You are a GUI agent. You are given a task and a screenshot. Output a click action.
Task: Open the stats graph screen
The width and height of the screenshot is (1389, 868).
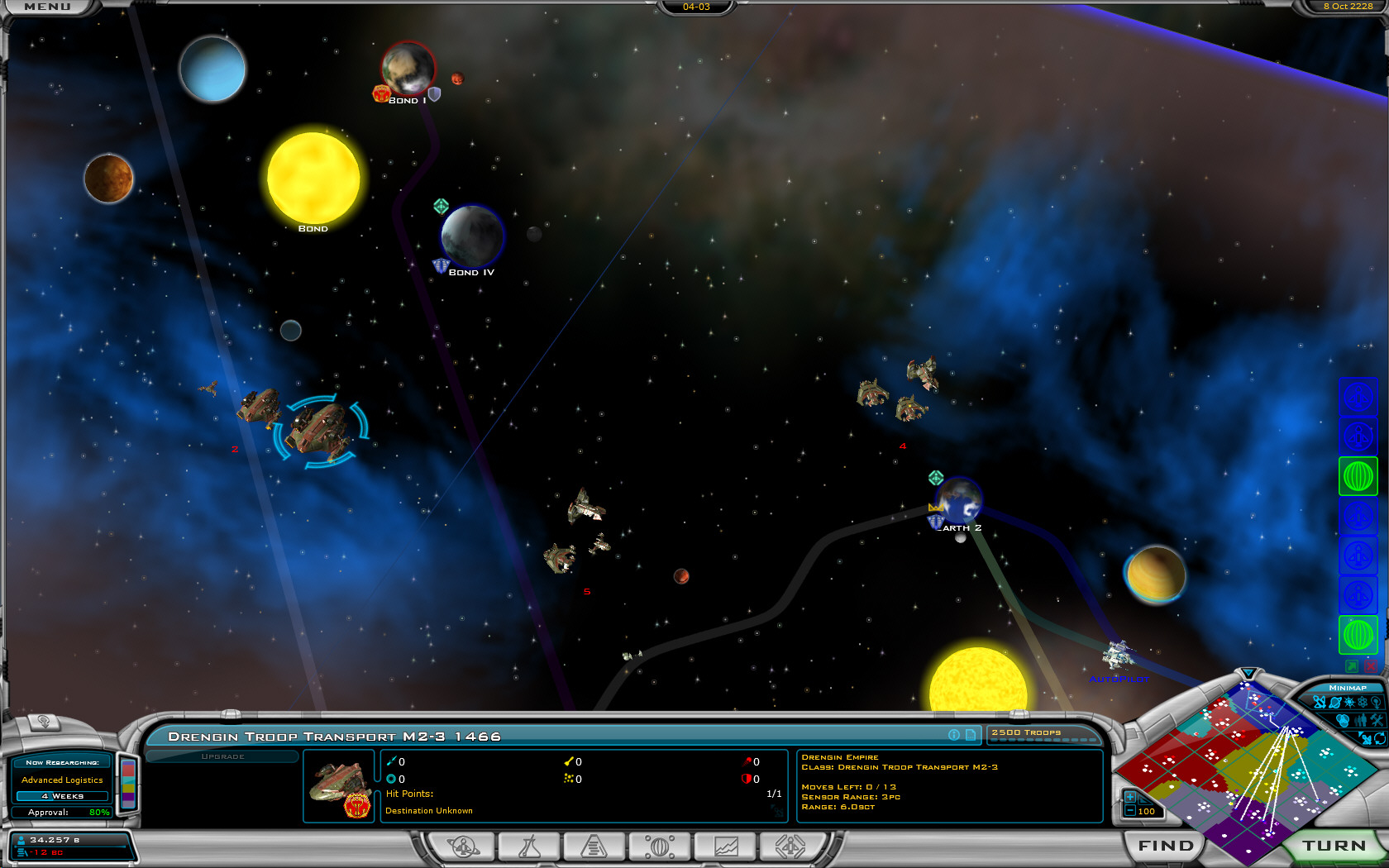725,847
